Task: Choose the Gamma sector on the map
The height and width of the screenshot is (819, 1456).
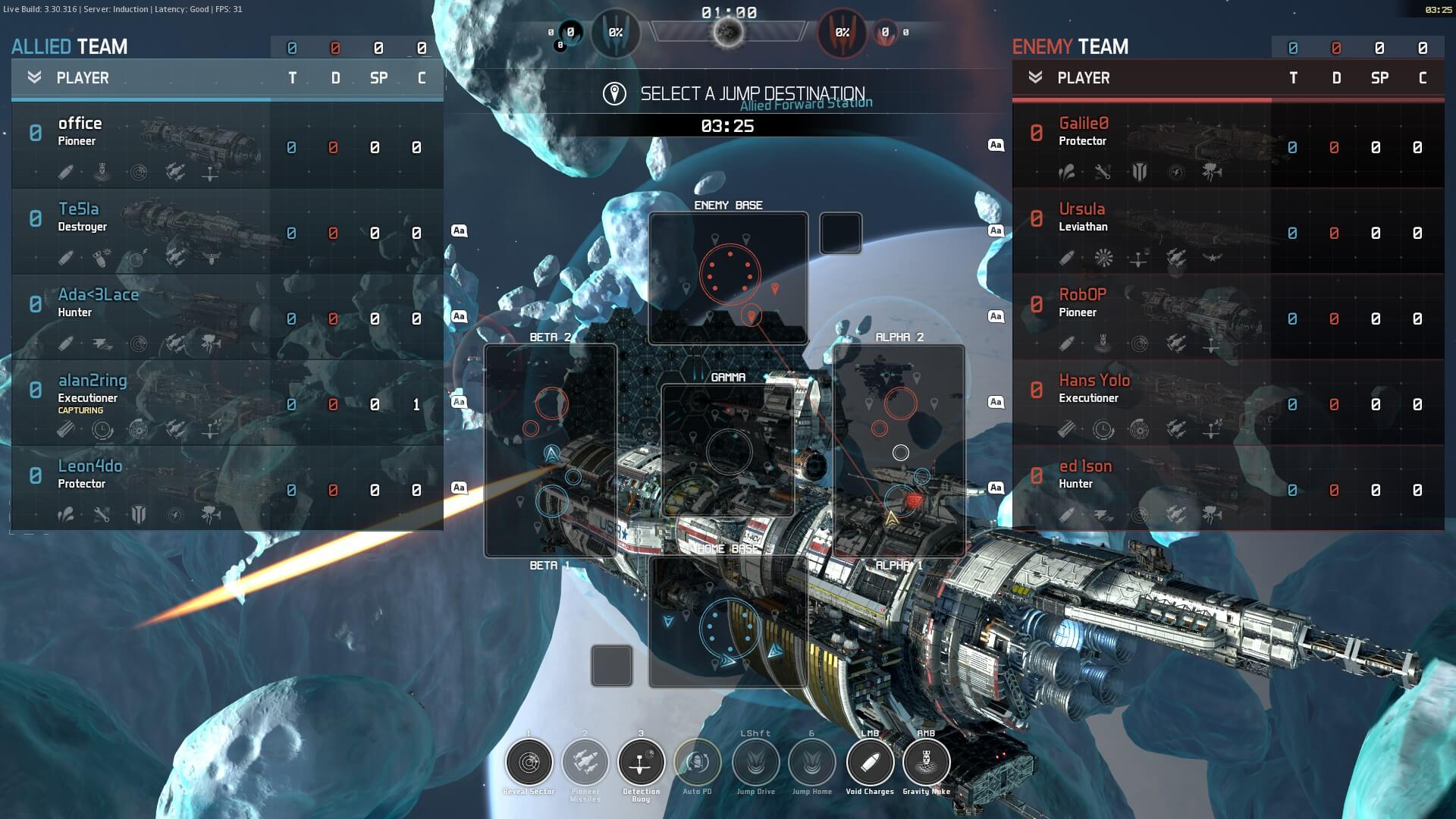Action: coord(728,450)
